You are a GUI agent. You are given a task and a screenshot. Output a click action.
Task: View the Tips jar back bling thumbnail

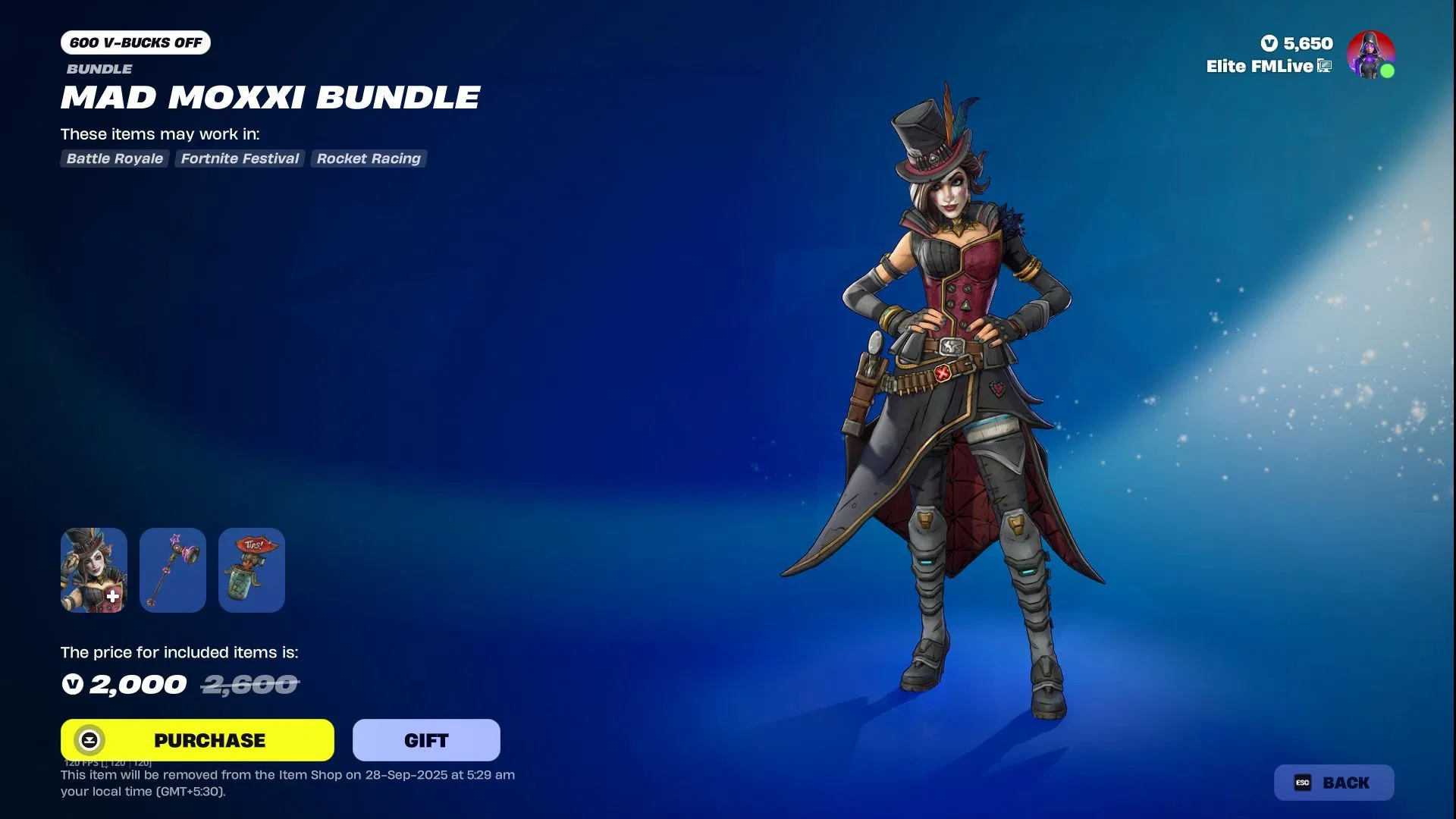[x=252, y=570]
